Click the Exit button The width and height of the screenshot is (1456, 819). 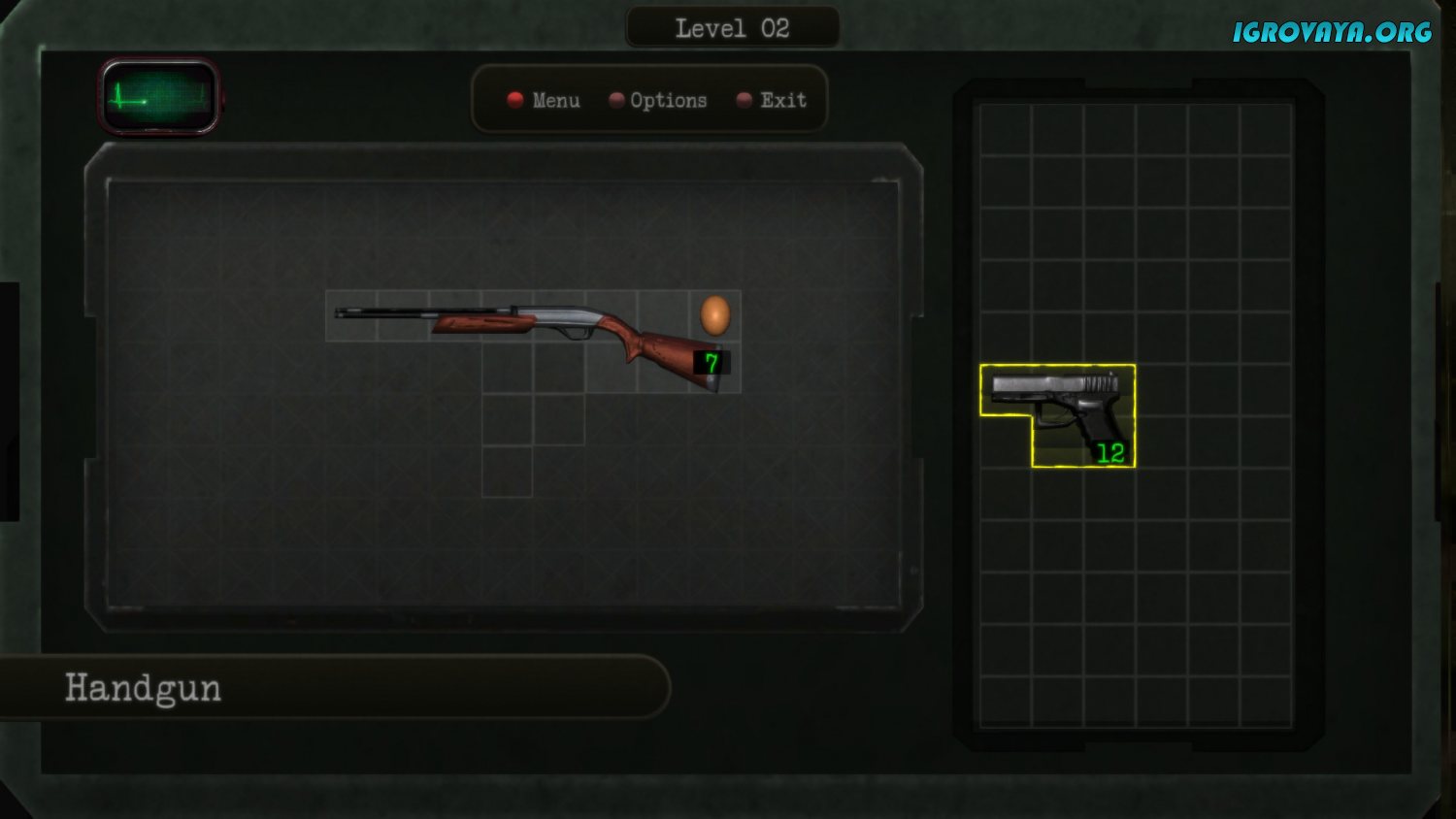coord(773,100)
